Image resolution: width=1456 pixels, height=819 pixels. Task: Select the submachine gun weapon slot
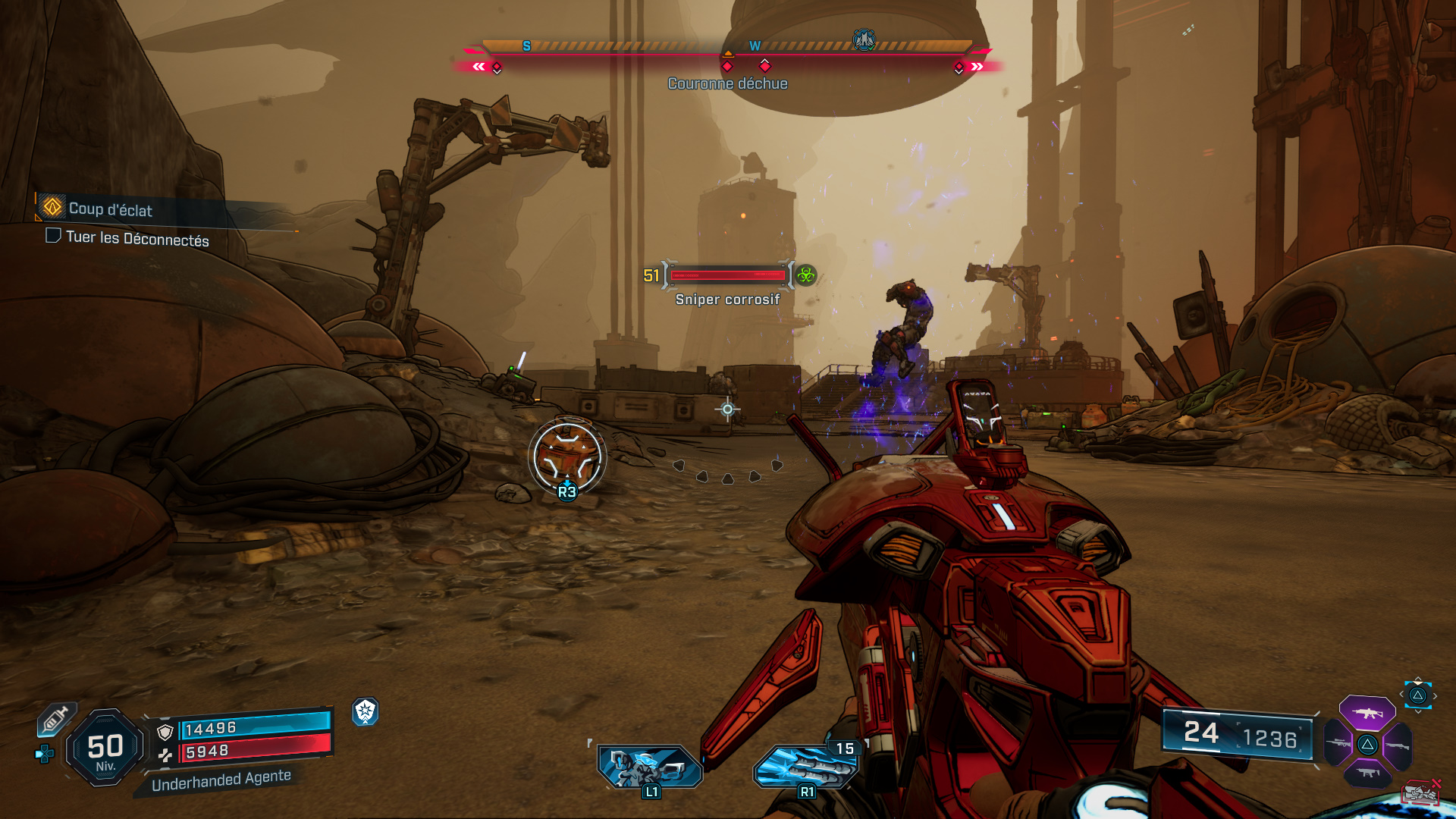(1367, 773)
